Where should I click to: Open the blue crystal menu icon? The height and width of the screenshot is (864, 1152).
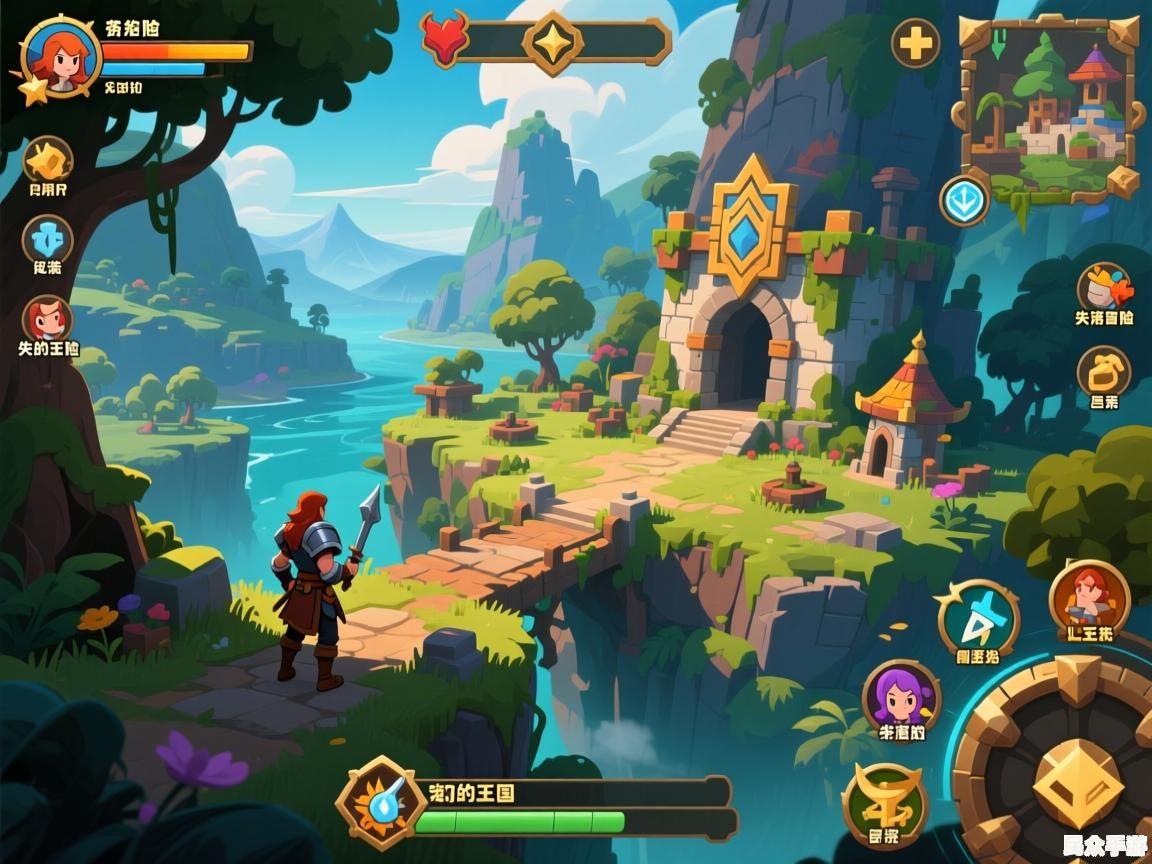pos(47,240)
